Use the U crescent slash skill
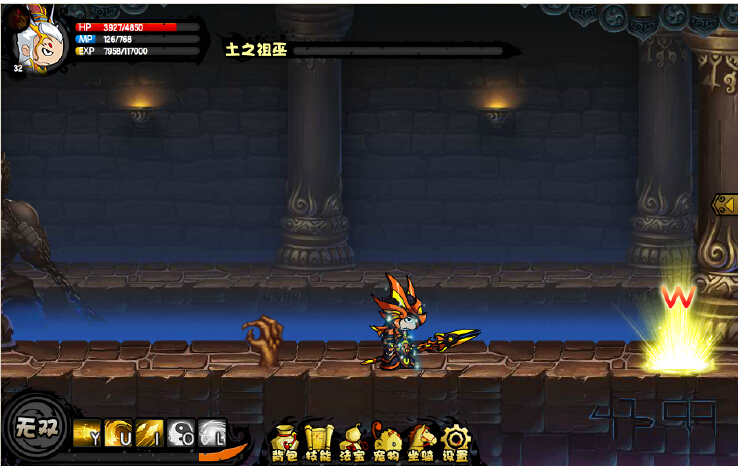Image resolution: width=738 pixels, height=466 pixels. point(118,432)
